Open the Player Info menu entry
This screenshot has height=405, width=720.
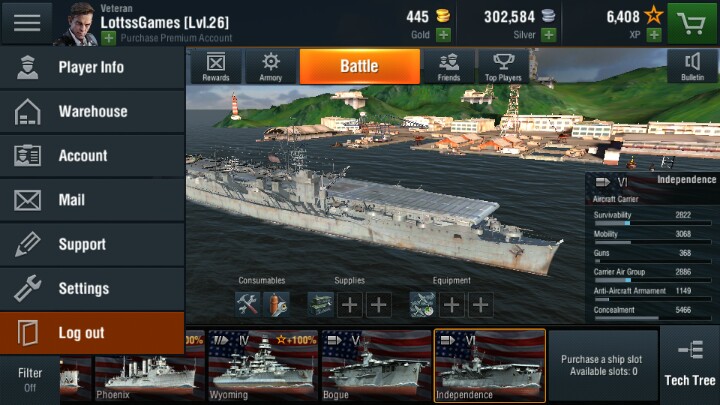point(92,68)
